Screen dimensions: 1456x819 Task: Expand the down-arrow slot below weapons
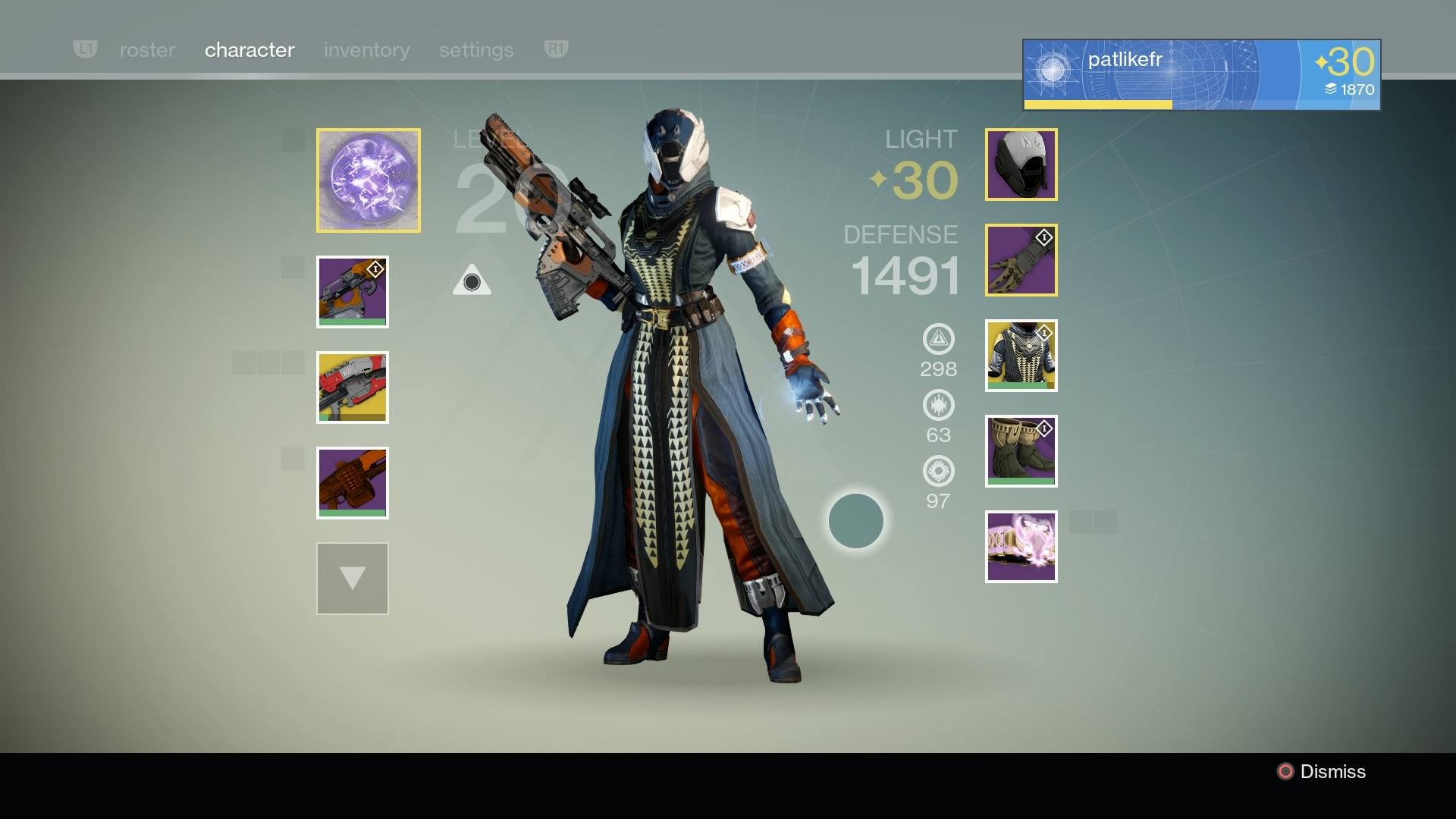click(353, 579)
